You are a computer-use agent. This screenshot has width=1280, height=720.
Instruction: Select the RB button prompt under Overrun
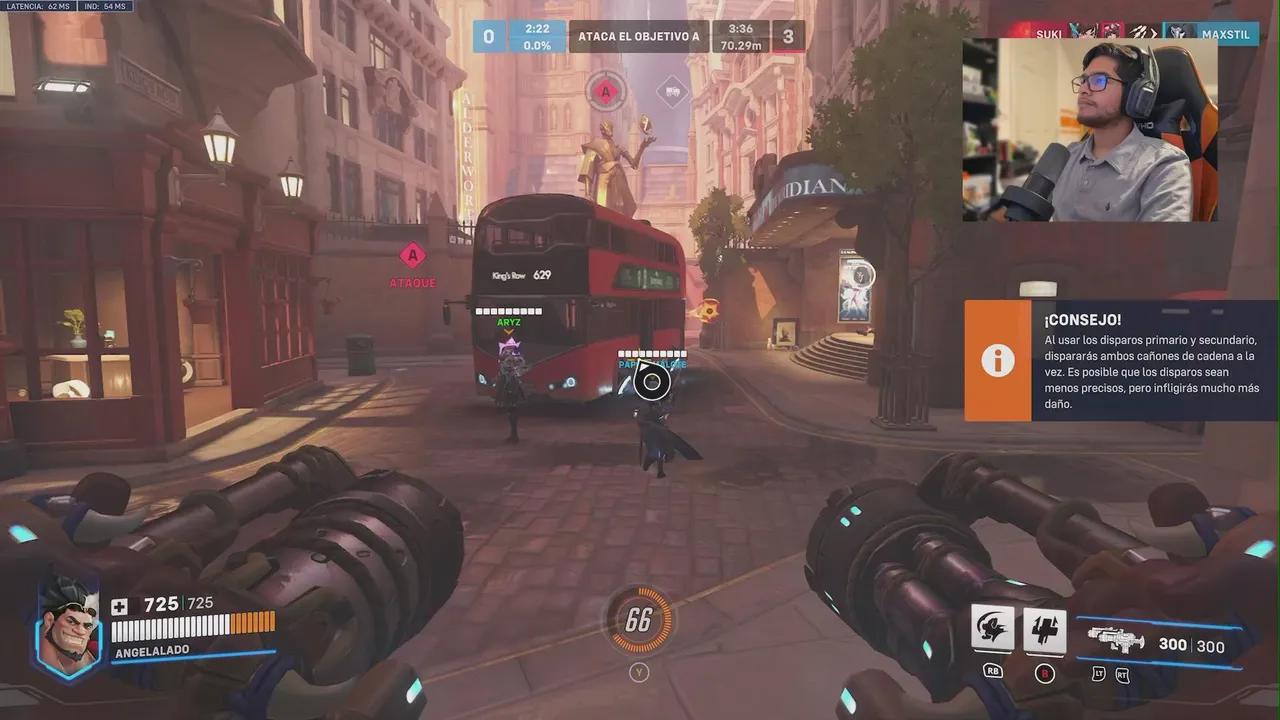point(991,670)
